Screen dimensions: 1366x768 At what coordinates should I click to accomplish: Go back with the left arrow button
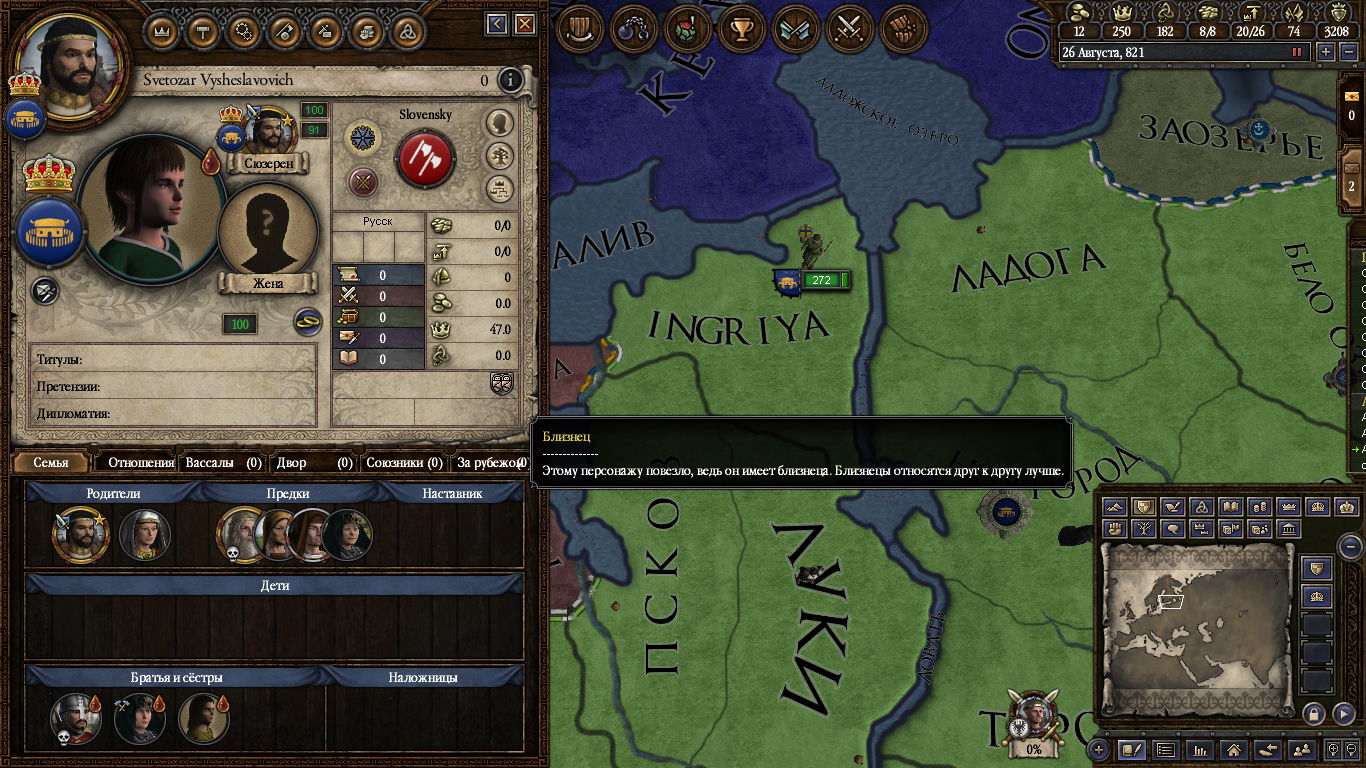click(x=496, y=24)
